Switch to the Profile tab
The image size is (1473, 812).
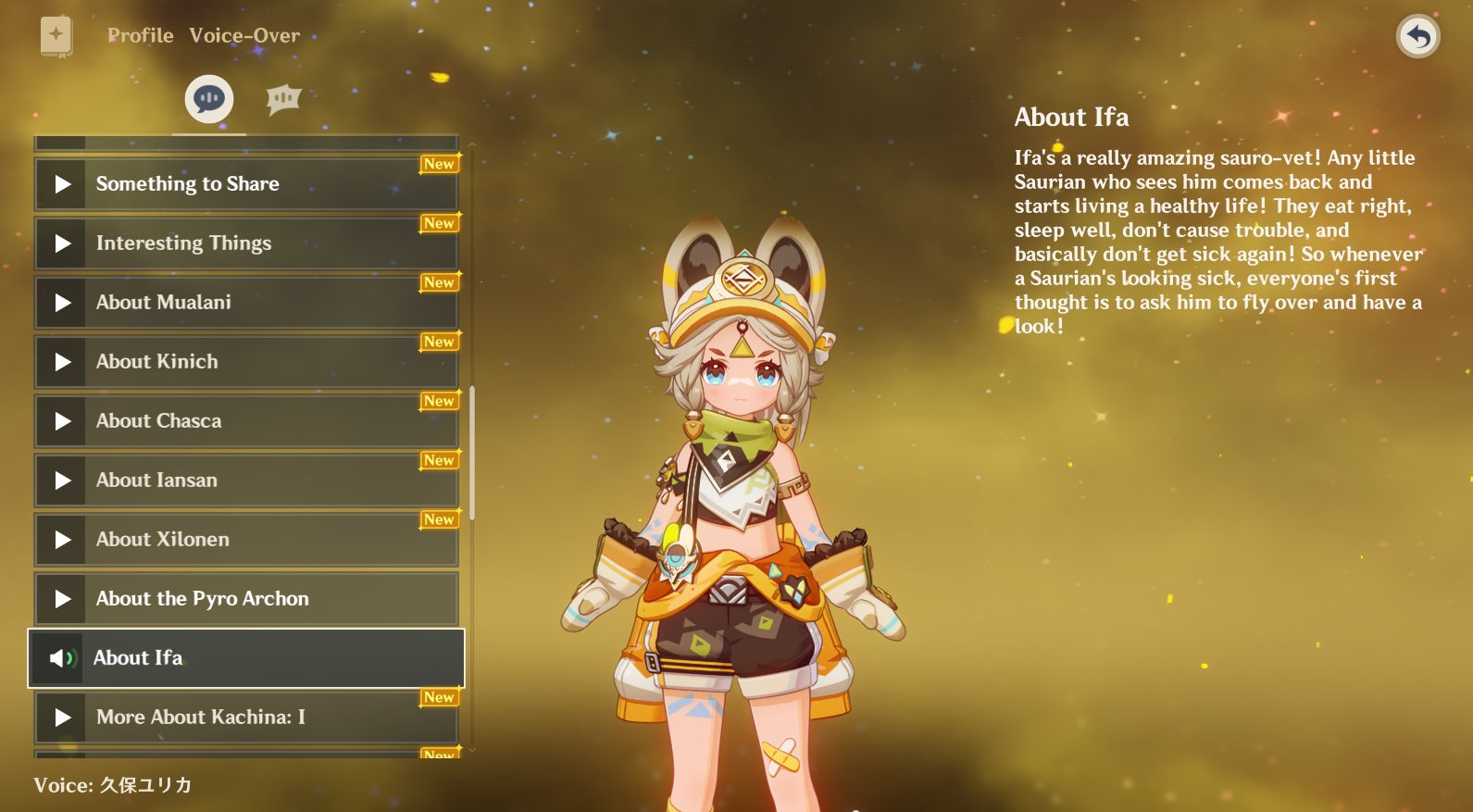tap(140, 35)
